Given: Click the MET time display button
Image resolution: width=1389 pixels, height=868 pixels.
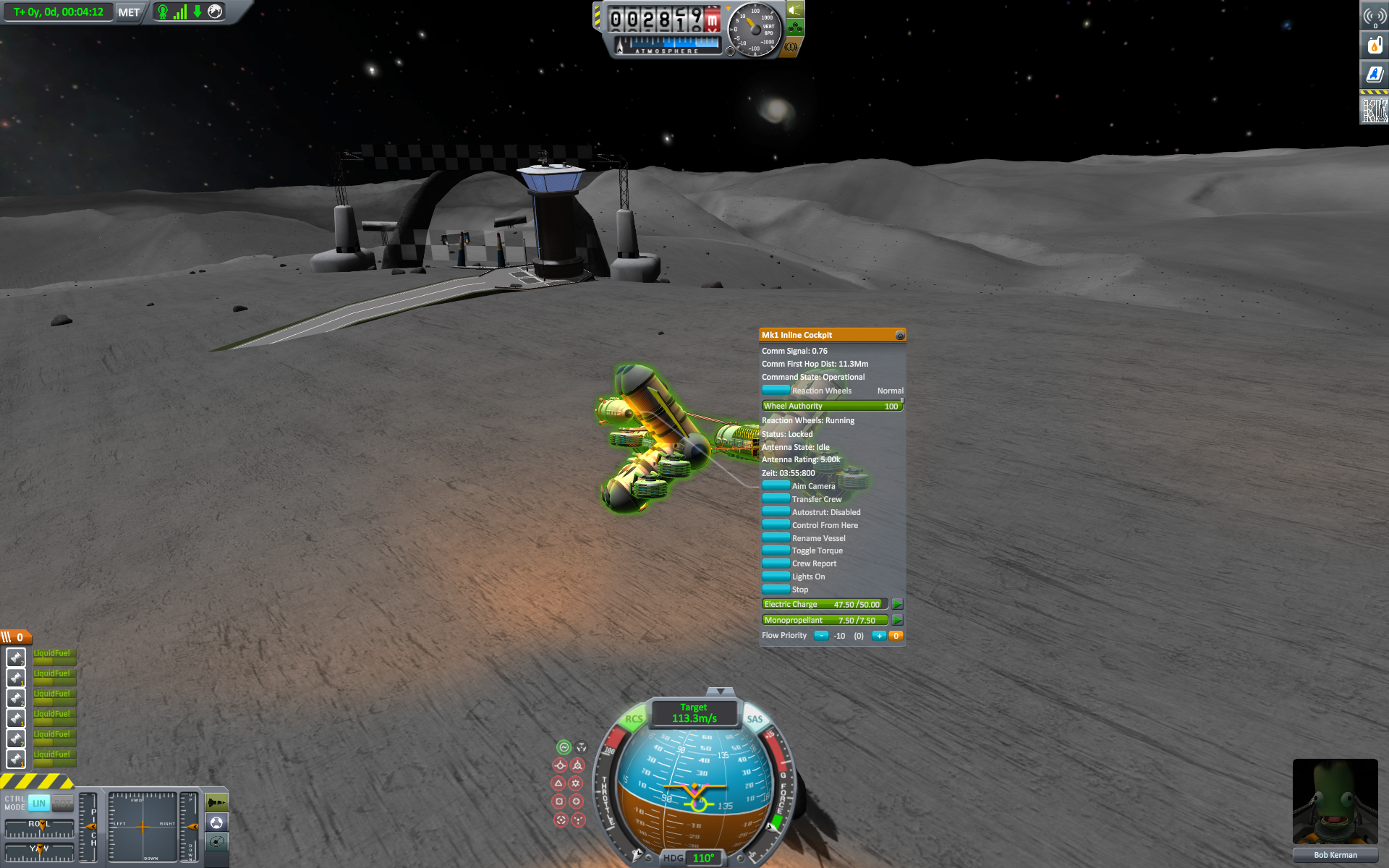Looking at the screenshot, I should (x=129, y=12).
